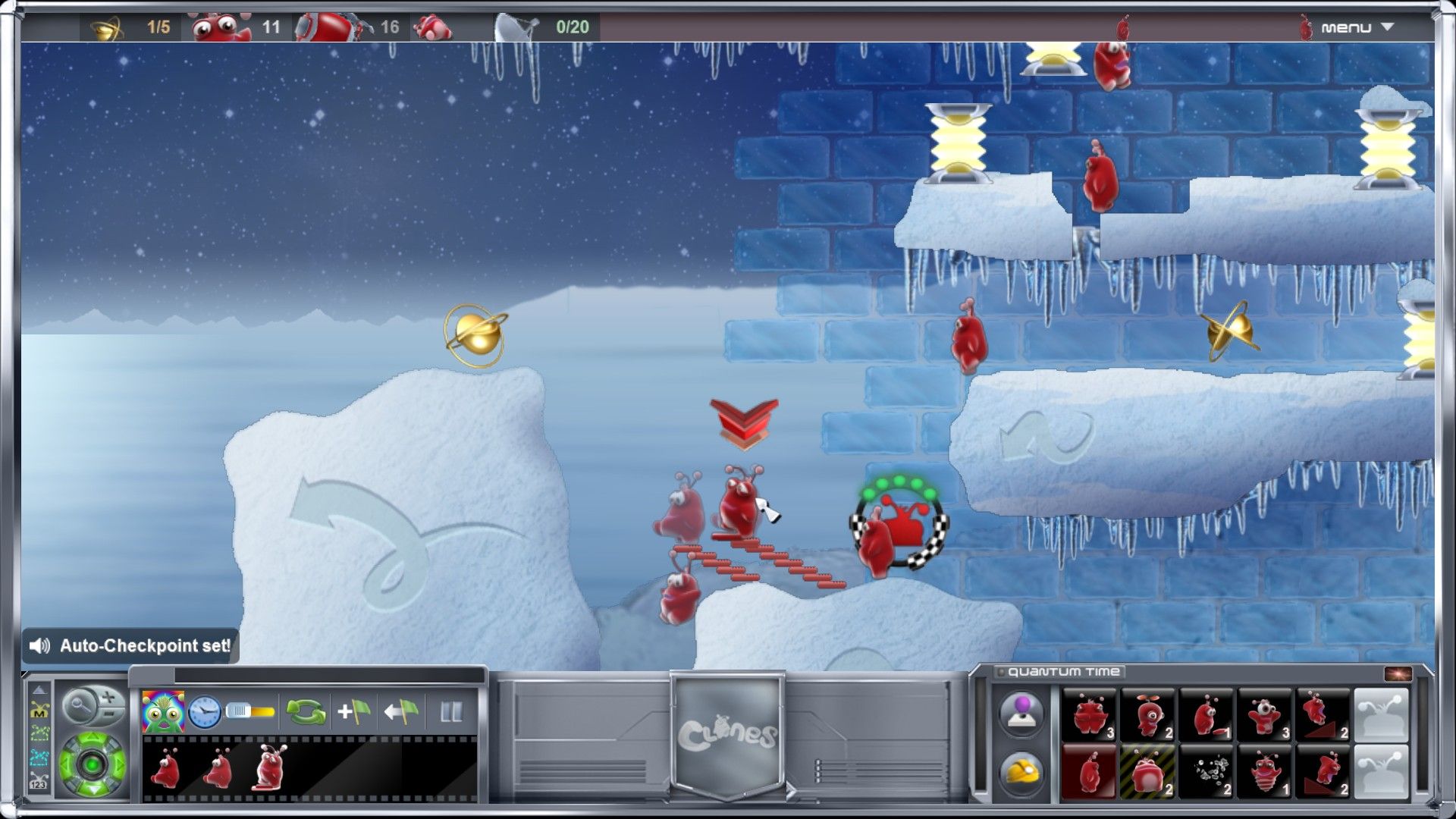1456x819 pixels.
Task: Return to last checkpoint flag button
Action: (x=402, y=711)
